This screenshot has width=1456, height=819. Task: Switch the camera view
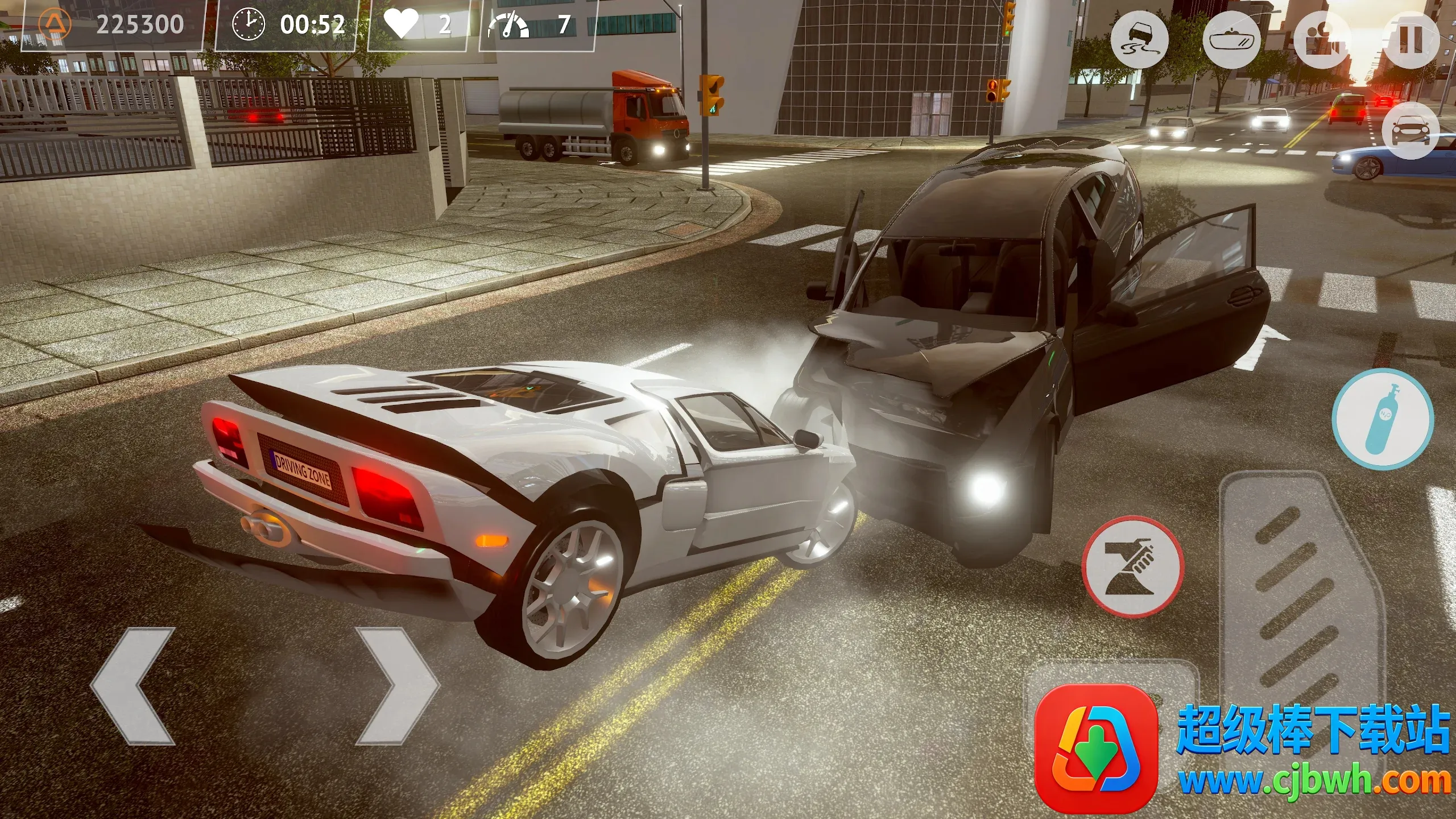coord(1322,40)
